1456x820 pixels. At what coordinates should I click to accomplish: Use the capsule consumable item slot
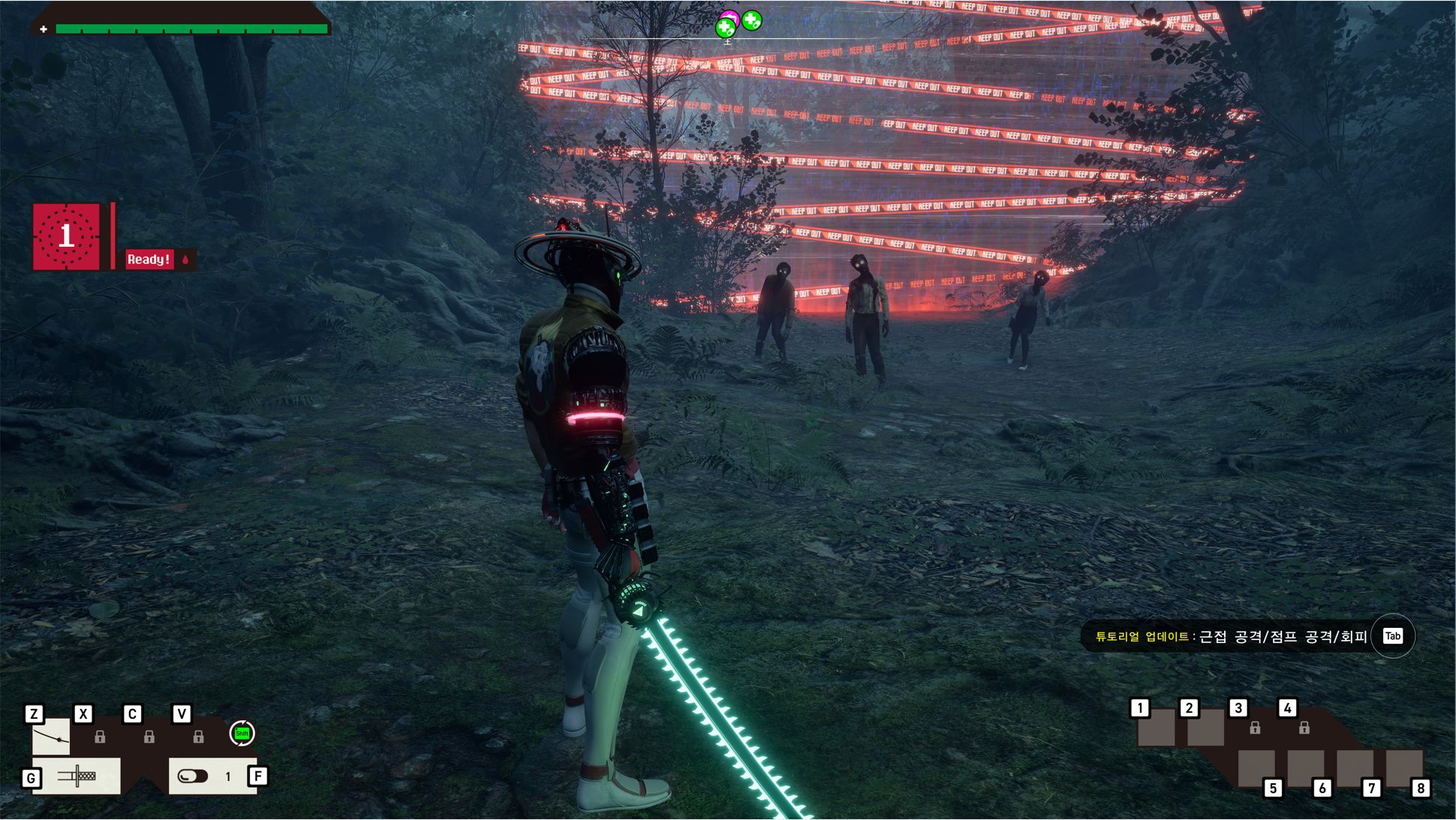[x=193, y=776]
